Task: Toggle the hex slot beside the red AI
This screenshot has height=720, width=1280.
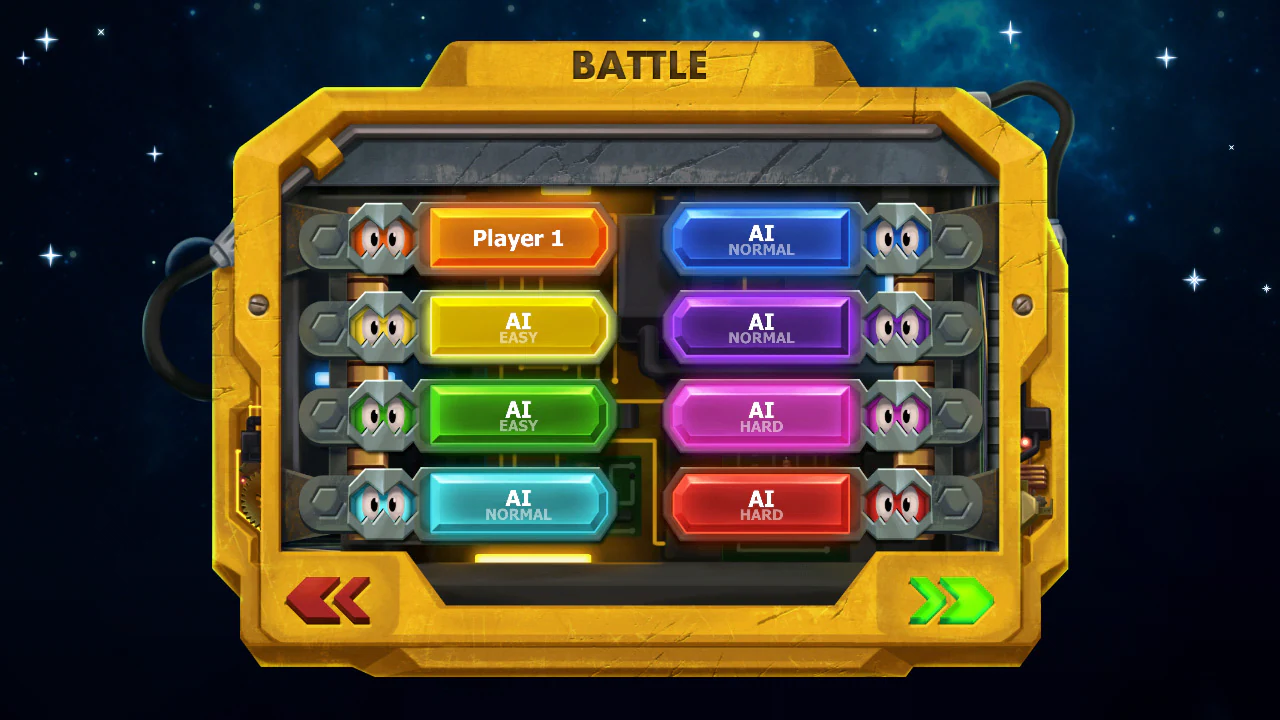Action: [x=957, y=502]
